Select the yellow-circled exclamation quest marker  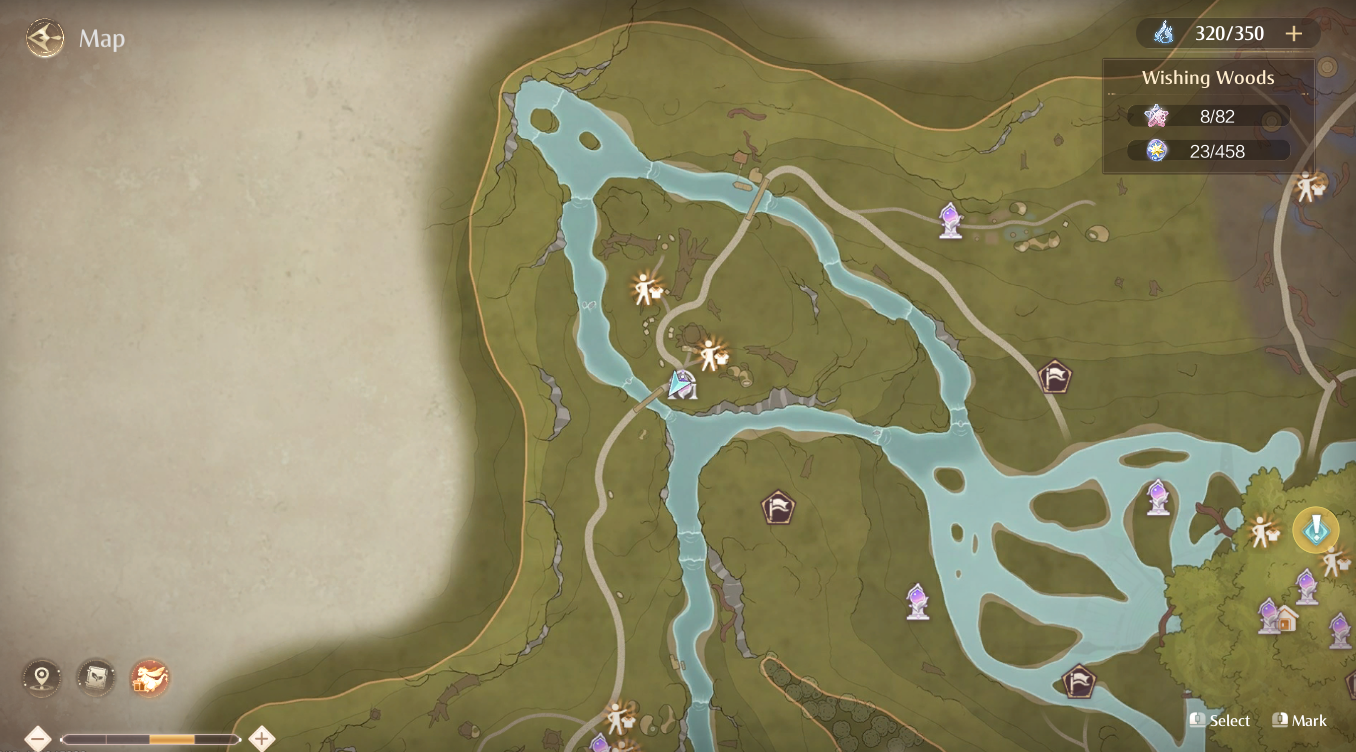1315,530
